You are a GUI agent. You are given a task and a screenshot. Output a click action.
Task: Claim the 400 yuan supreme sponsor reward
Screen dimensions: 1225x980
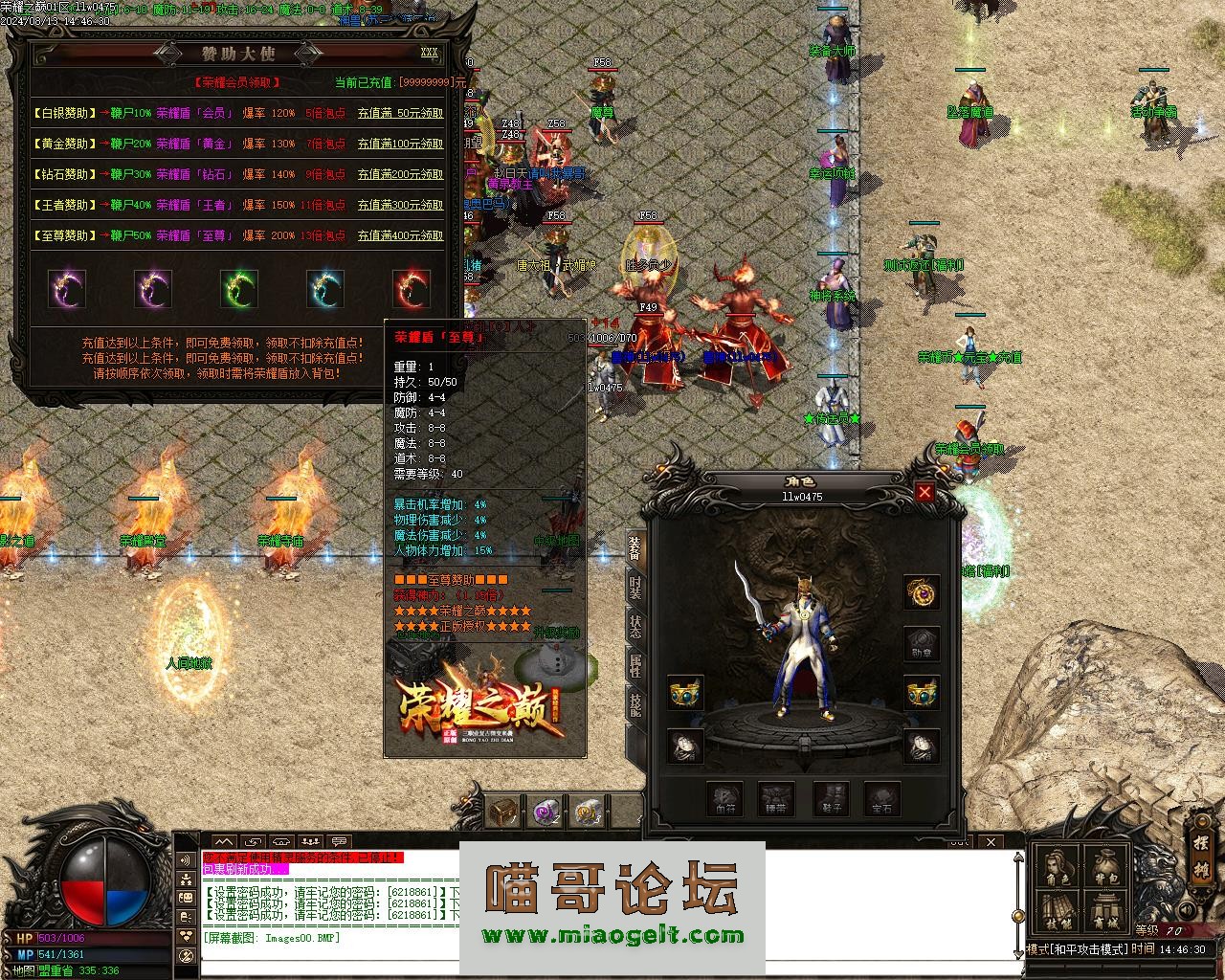tap(400, 235)
